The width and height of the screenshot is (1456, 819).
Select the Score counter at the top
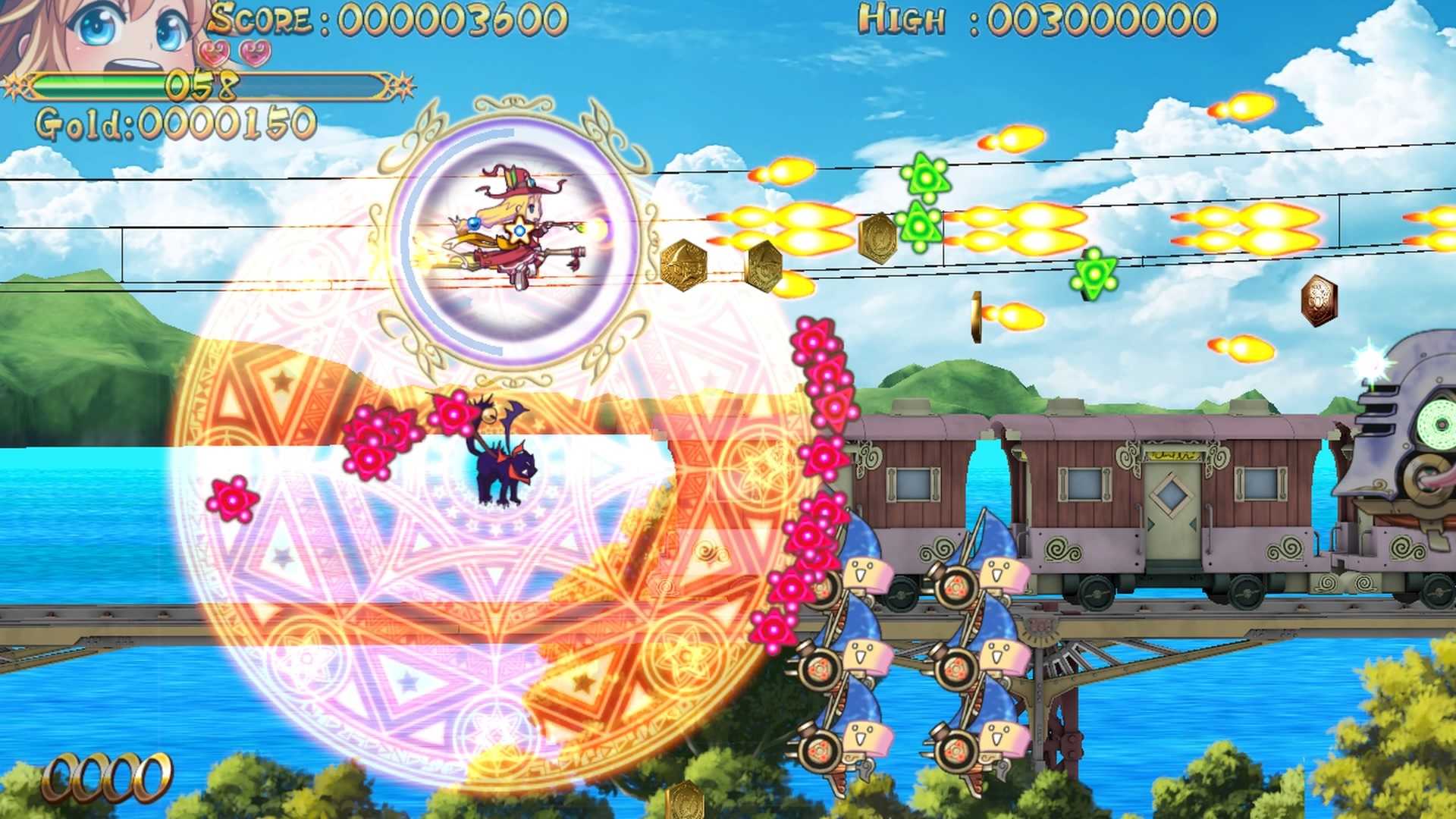point(379,17)
